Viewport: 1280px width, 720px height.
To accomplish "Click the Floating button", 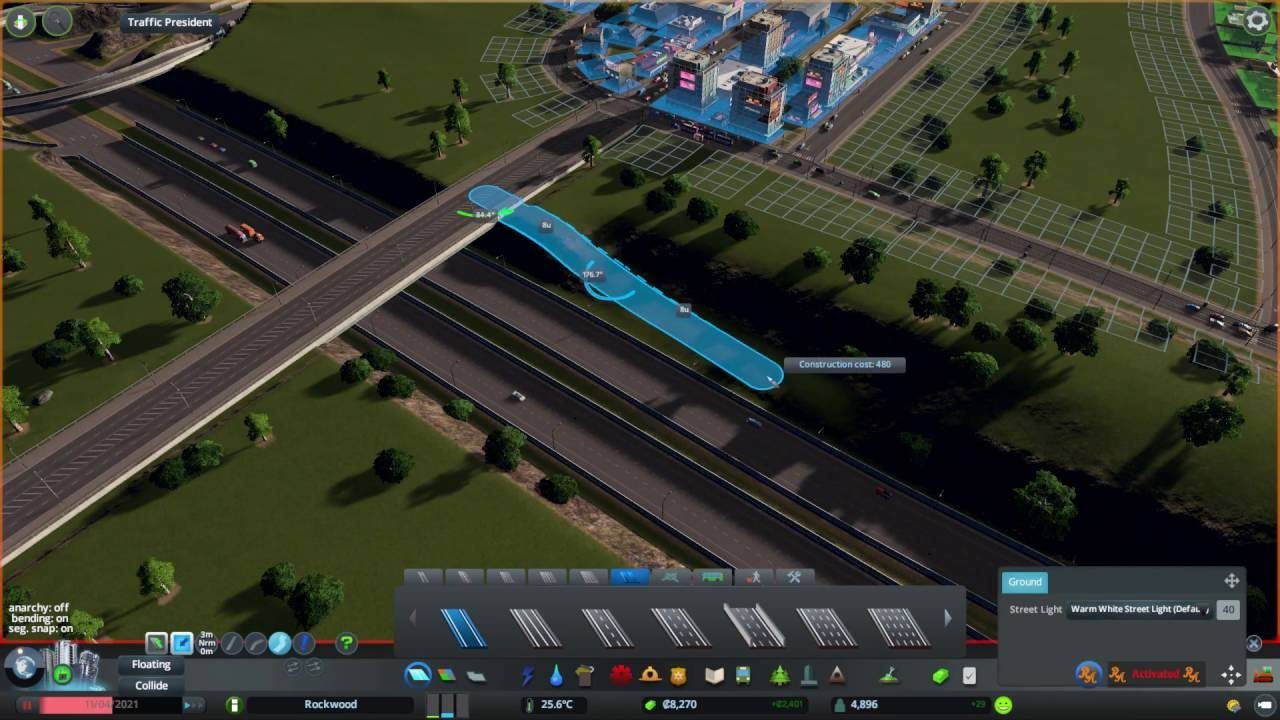I will coord(152,664).
